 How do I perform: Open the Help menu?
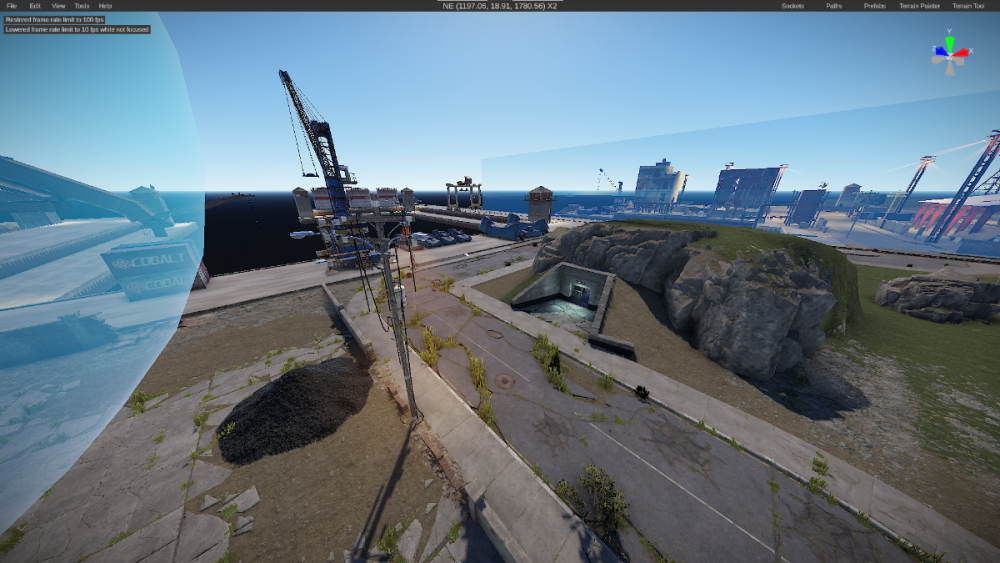[x=105, y=6]
